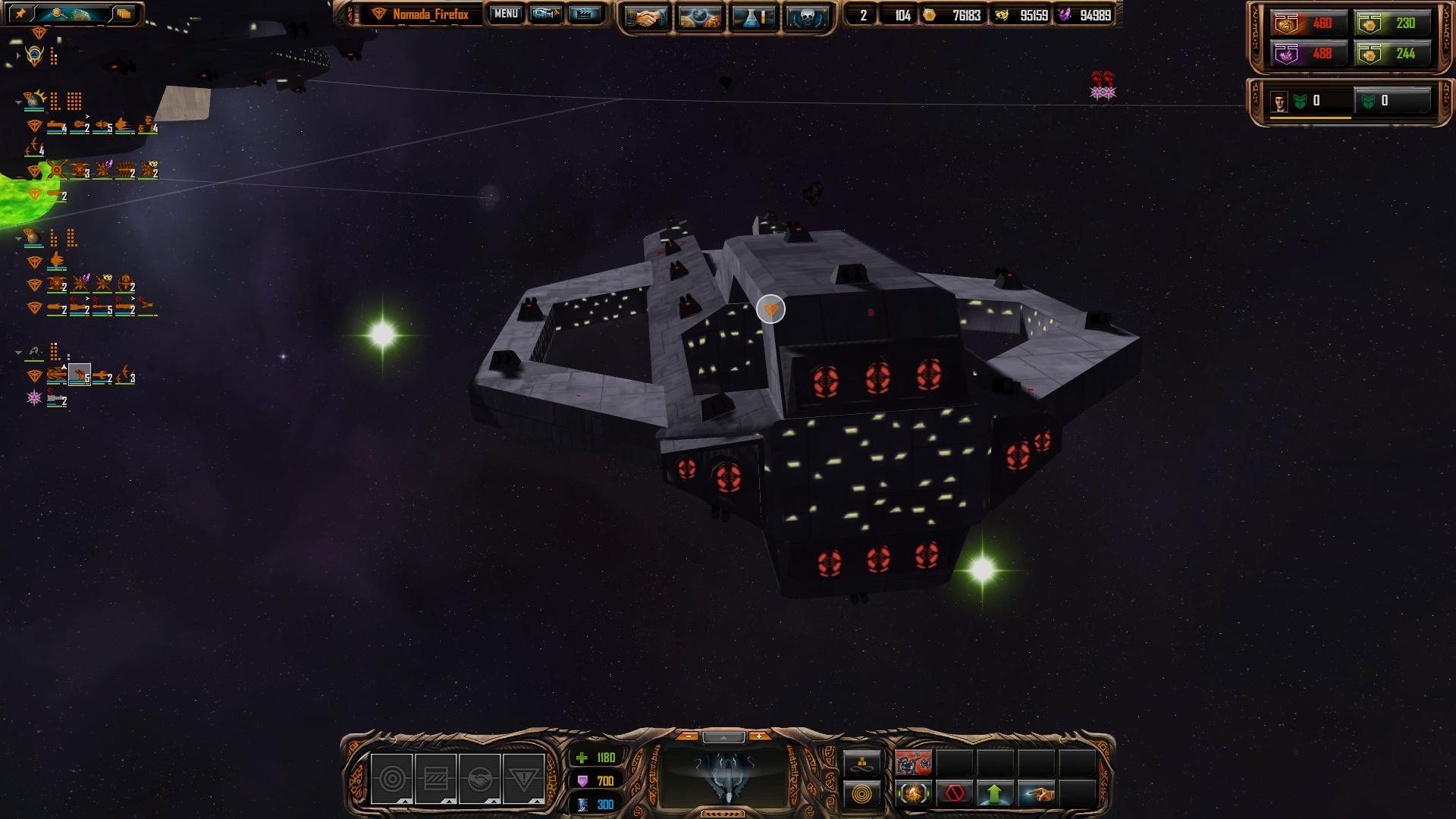Click the orange plus zoom button

point(758,736)
